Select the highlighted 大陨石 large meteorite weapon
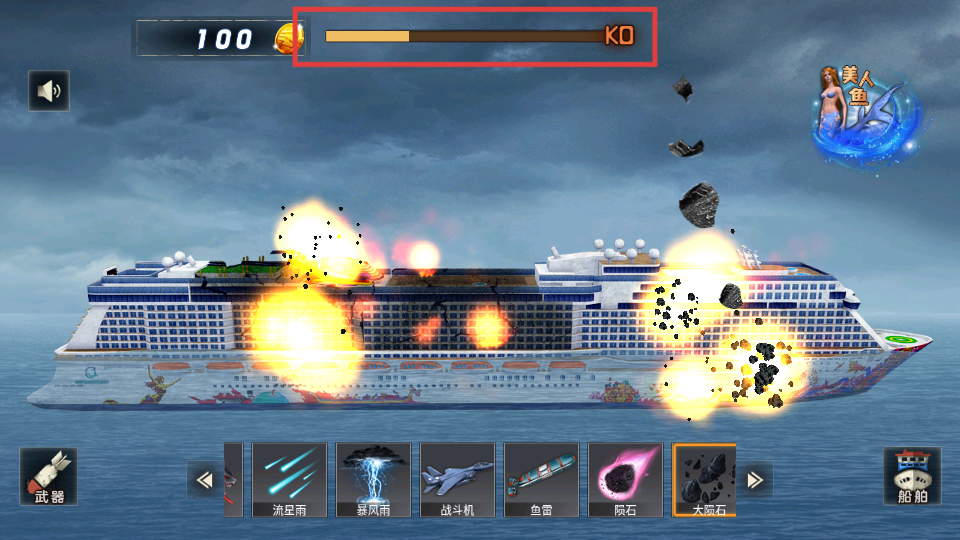This screenshot has height=540, width=960. 706,480
